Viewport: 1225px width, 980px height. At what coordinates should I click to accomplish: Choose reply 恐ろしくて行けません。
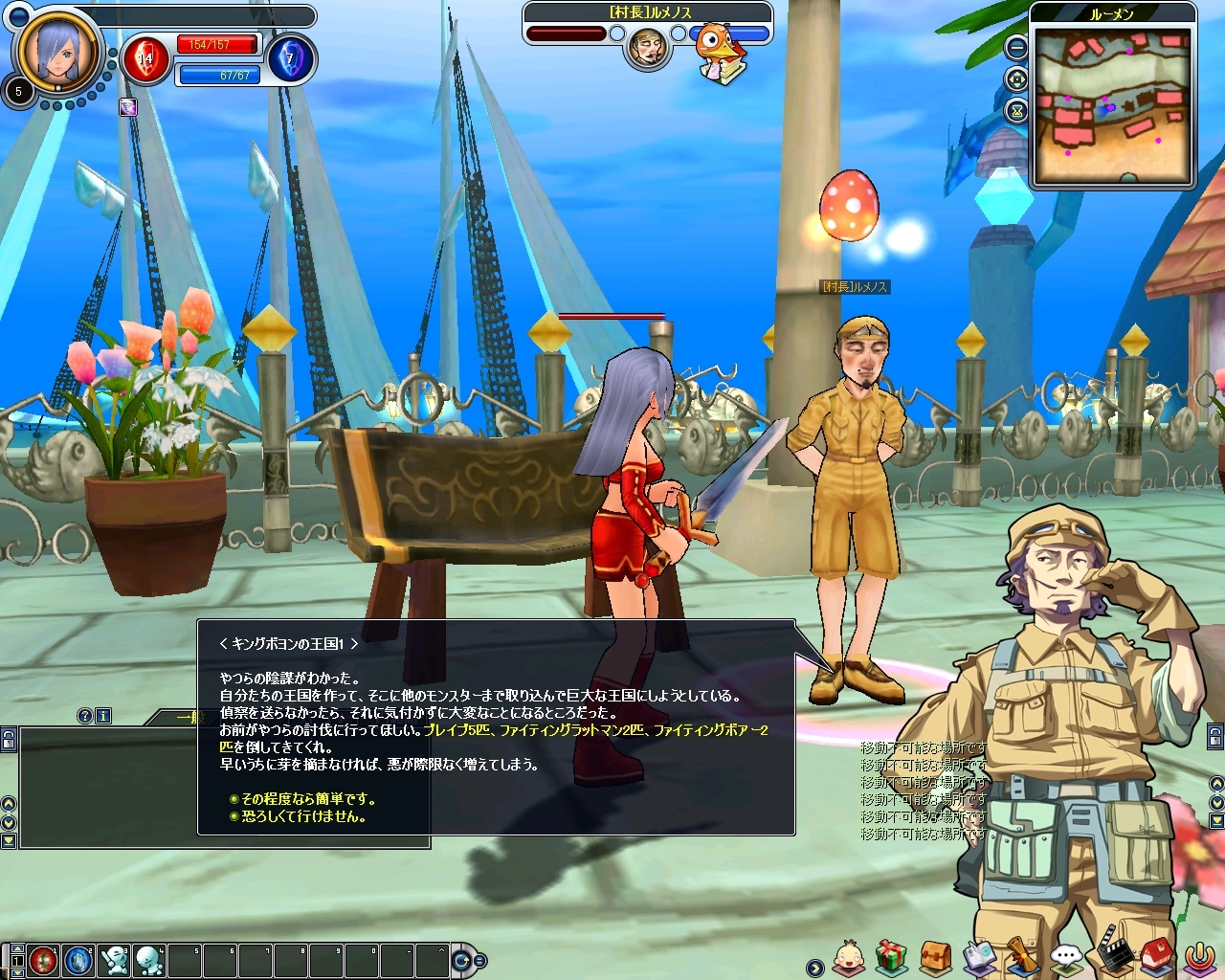[x=302, y=816]
